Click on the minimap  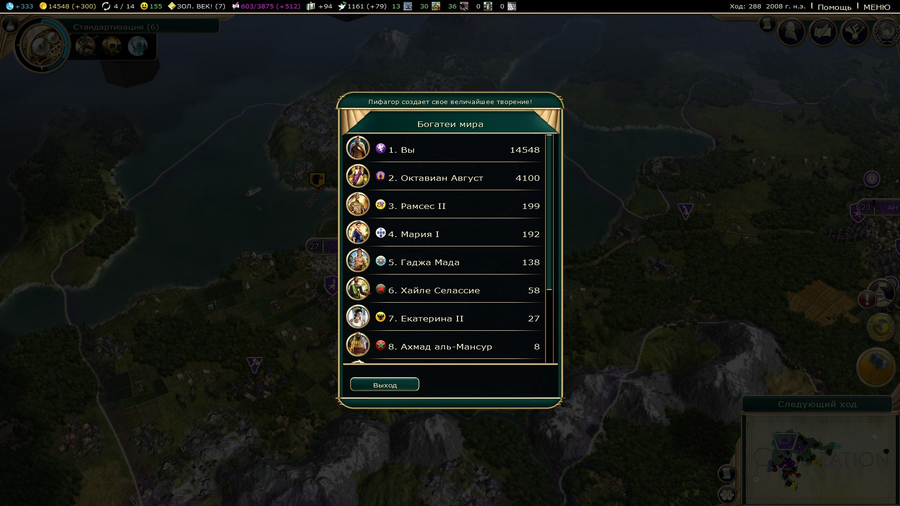[820, 460]
